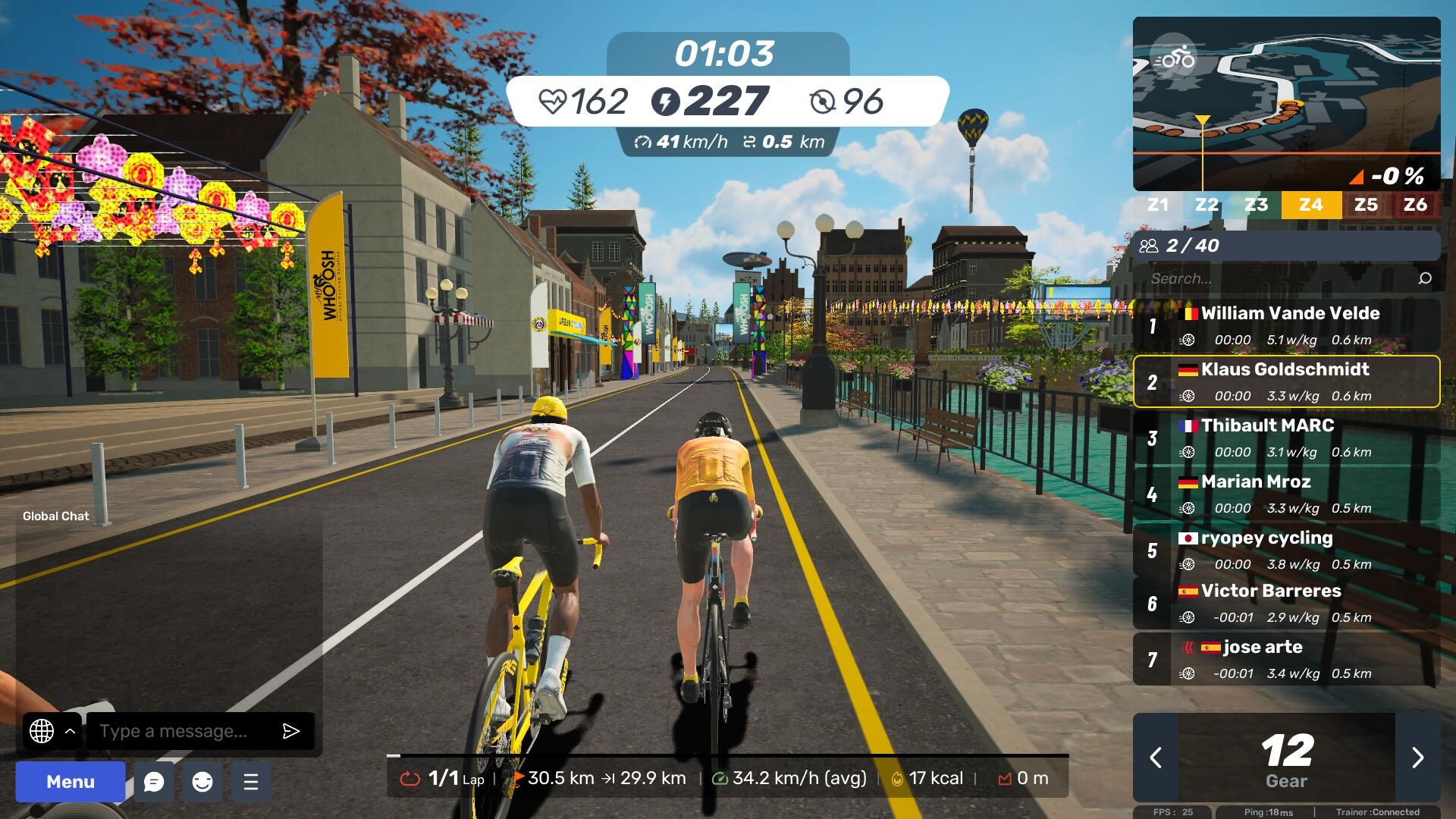Open the globe chat channel dropdown
Viewport: 1456px width, 819px height.
point(52,731)
